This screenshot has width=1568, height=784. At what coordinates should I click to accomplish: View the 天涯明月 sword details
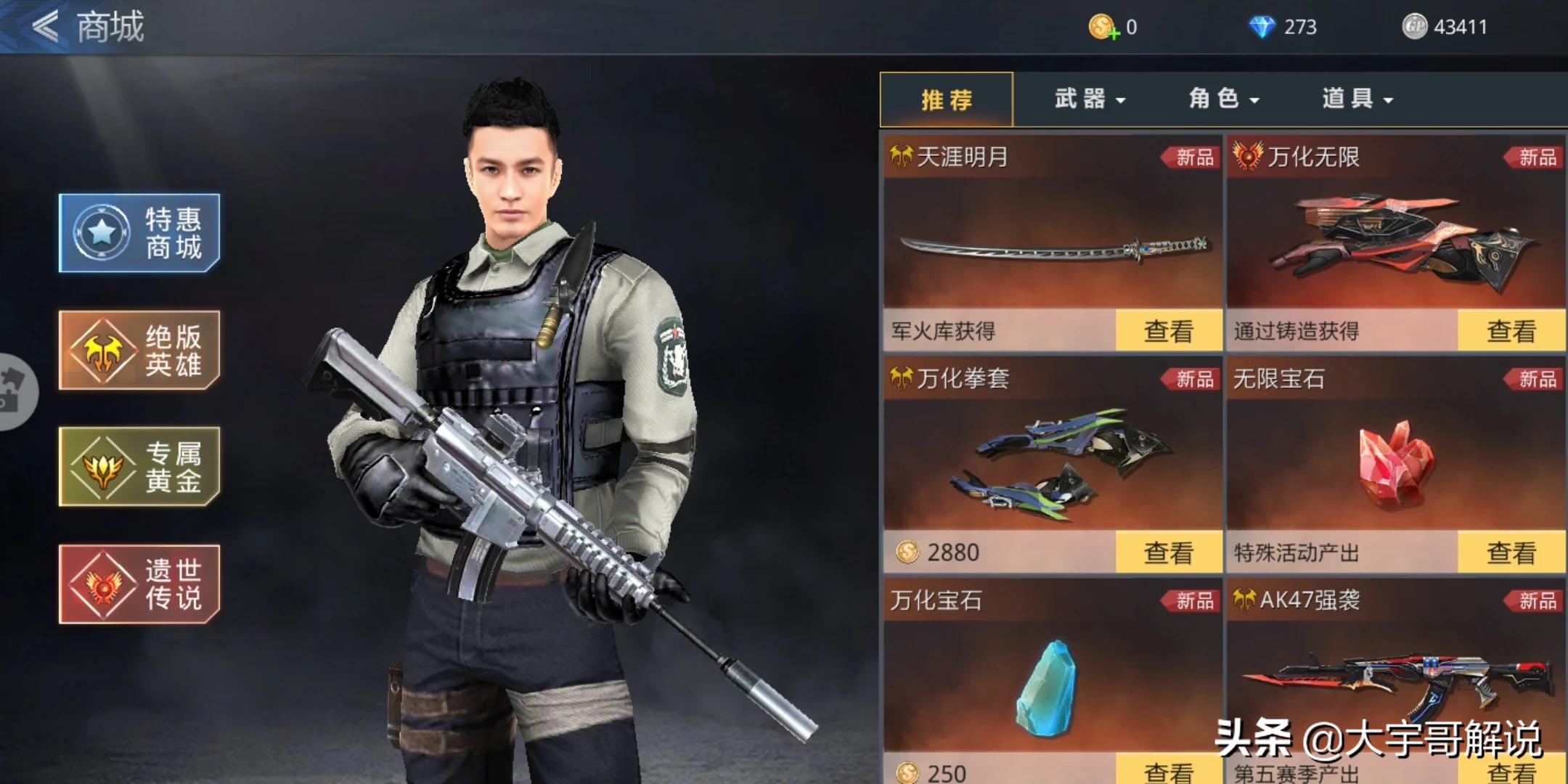tap(1168, 331)
